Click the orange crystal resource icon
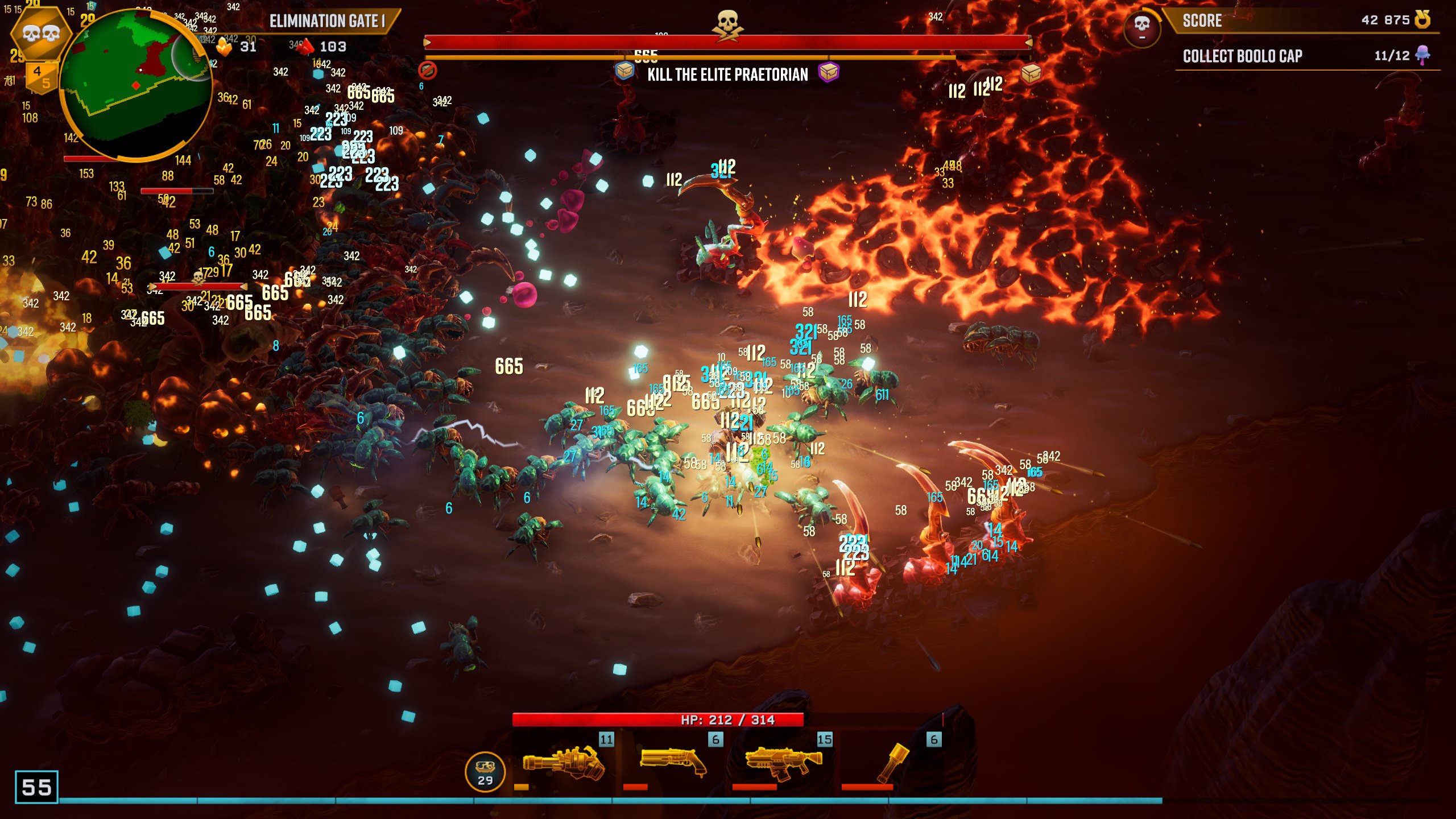Image resolution: width=1456 pixels, height=819 pixels. point(224,47)
